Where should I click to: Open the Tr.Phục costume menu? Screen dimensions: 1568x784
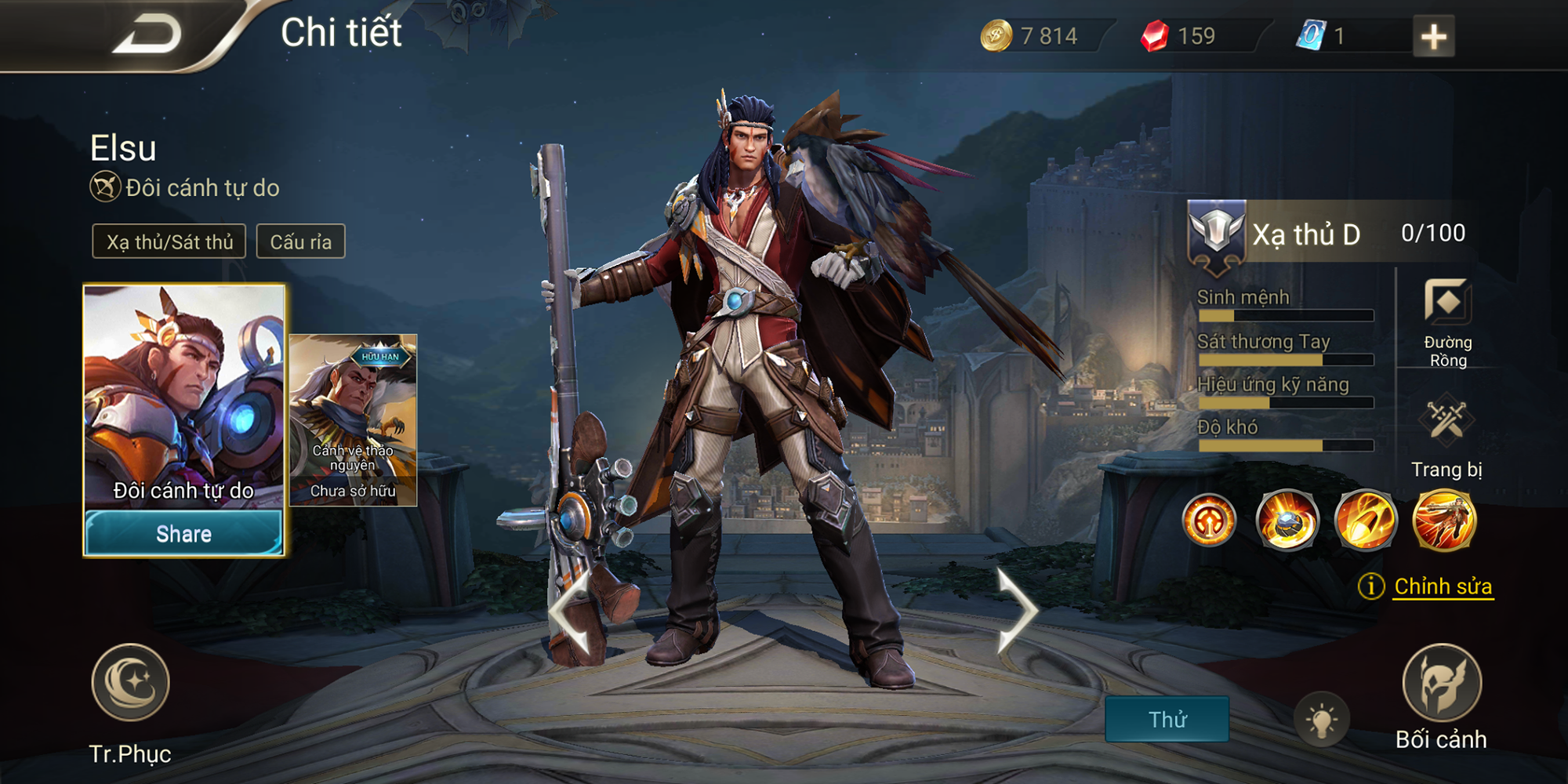click(x=130, y=684)
